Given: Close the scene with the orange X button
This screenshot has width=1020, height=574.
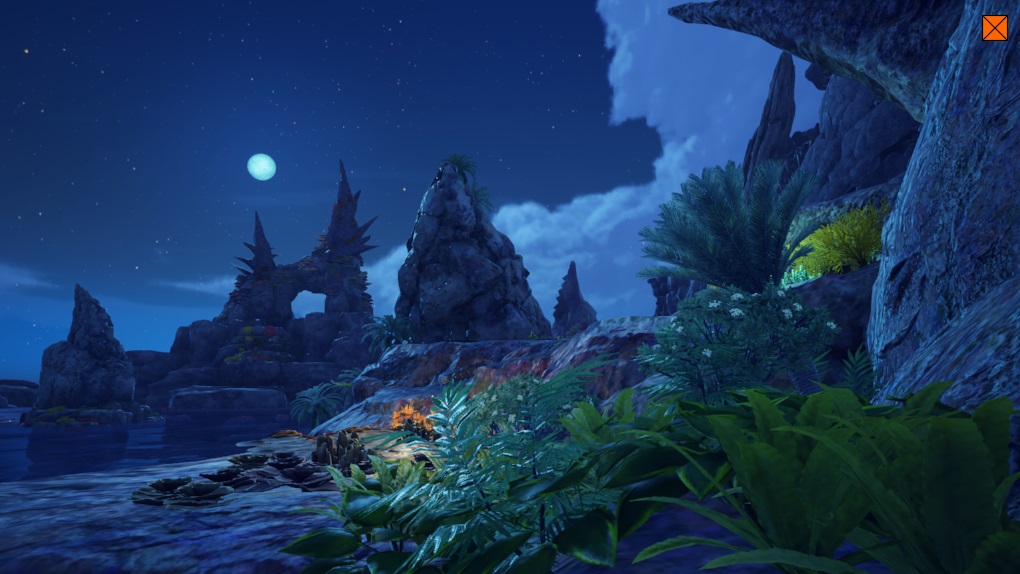Looking at the screenshot, I should click(x=994, y=28).
